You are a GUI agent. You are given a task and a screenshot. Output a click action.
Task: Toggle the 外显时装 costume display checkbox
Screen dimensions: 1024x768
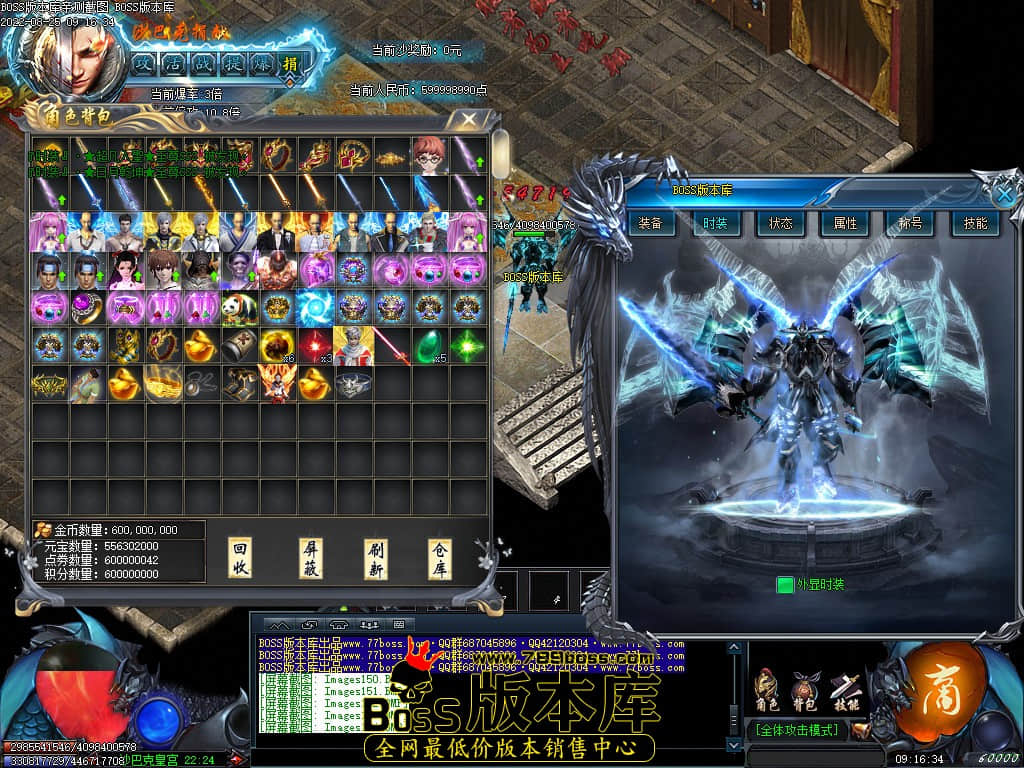pyautogui.click(x=785, y=584)
